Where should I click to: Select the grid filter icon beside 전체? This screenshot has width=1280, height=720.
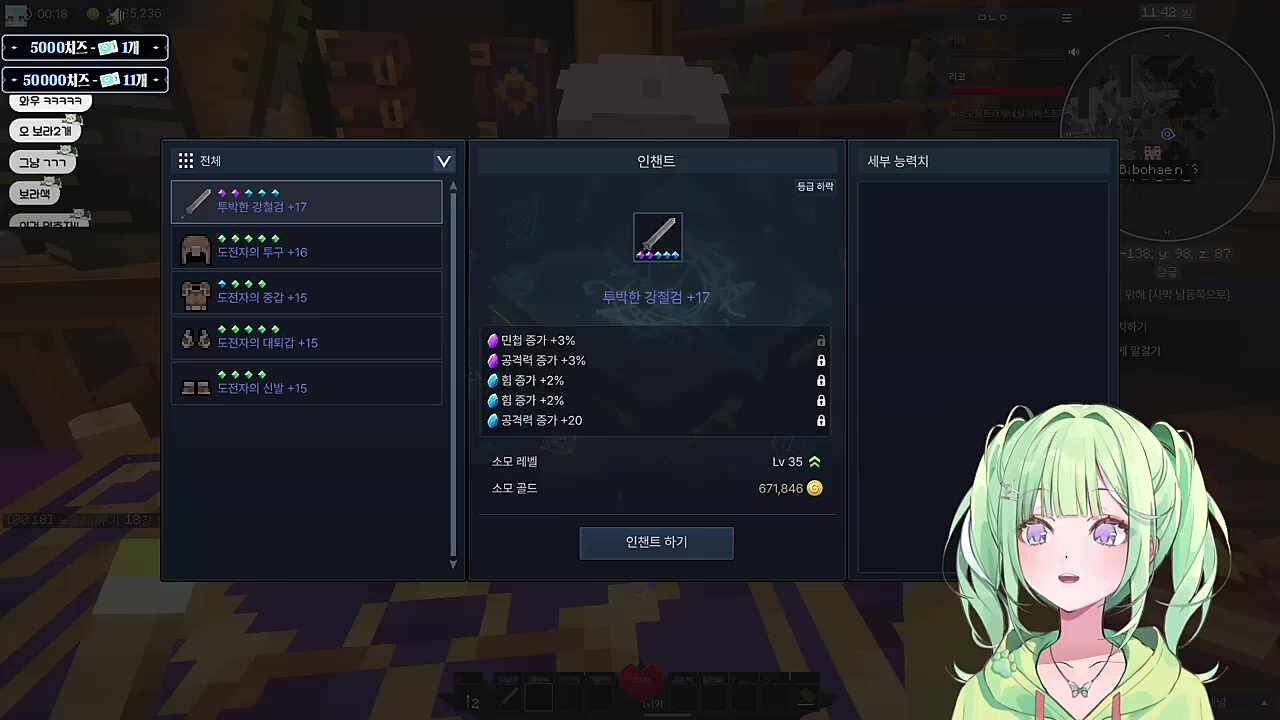186,161
